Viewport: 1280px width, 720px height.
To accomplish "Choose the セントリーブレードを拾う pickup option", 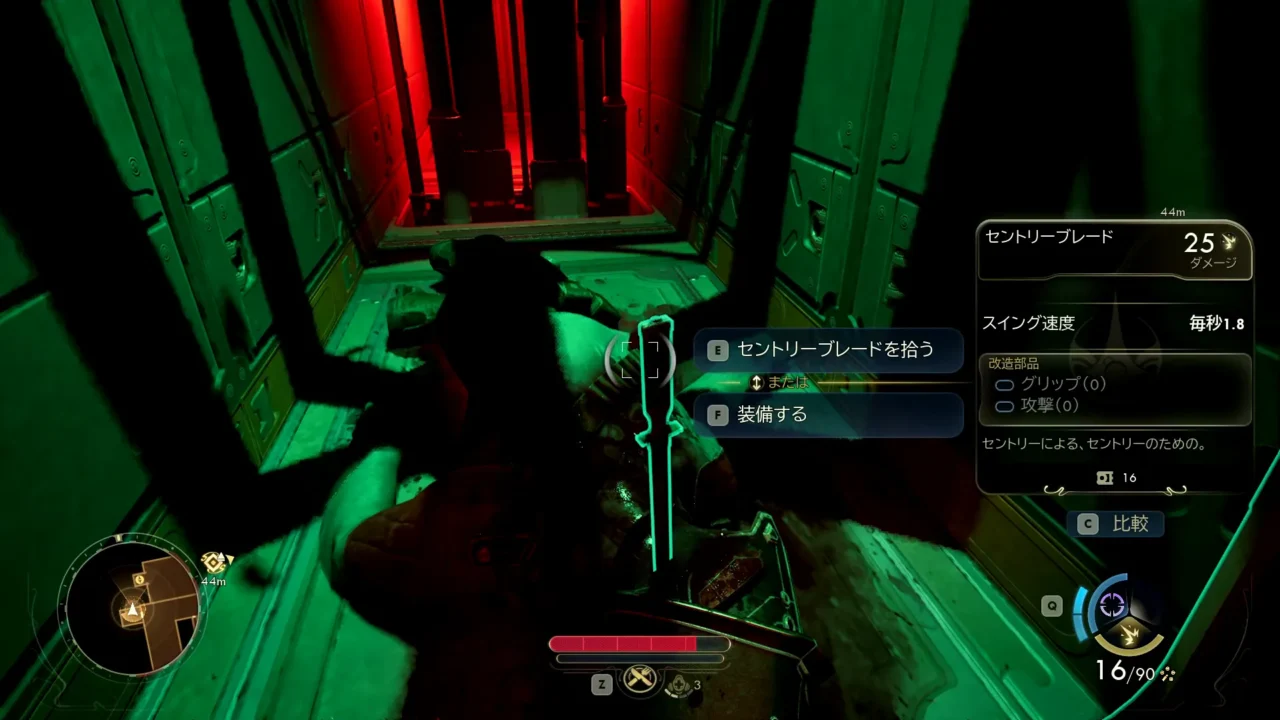I will (x=828, y=350).
